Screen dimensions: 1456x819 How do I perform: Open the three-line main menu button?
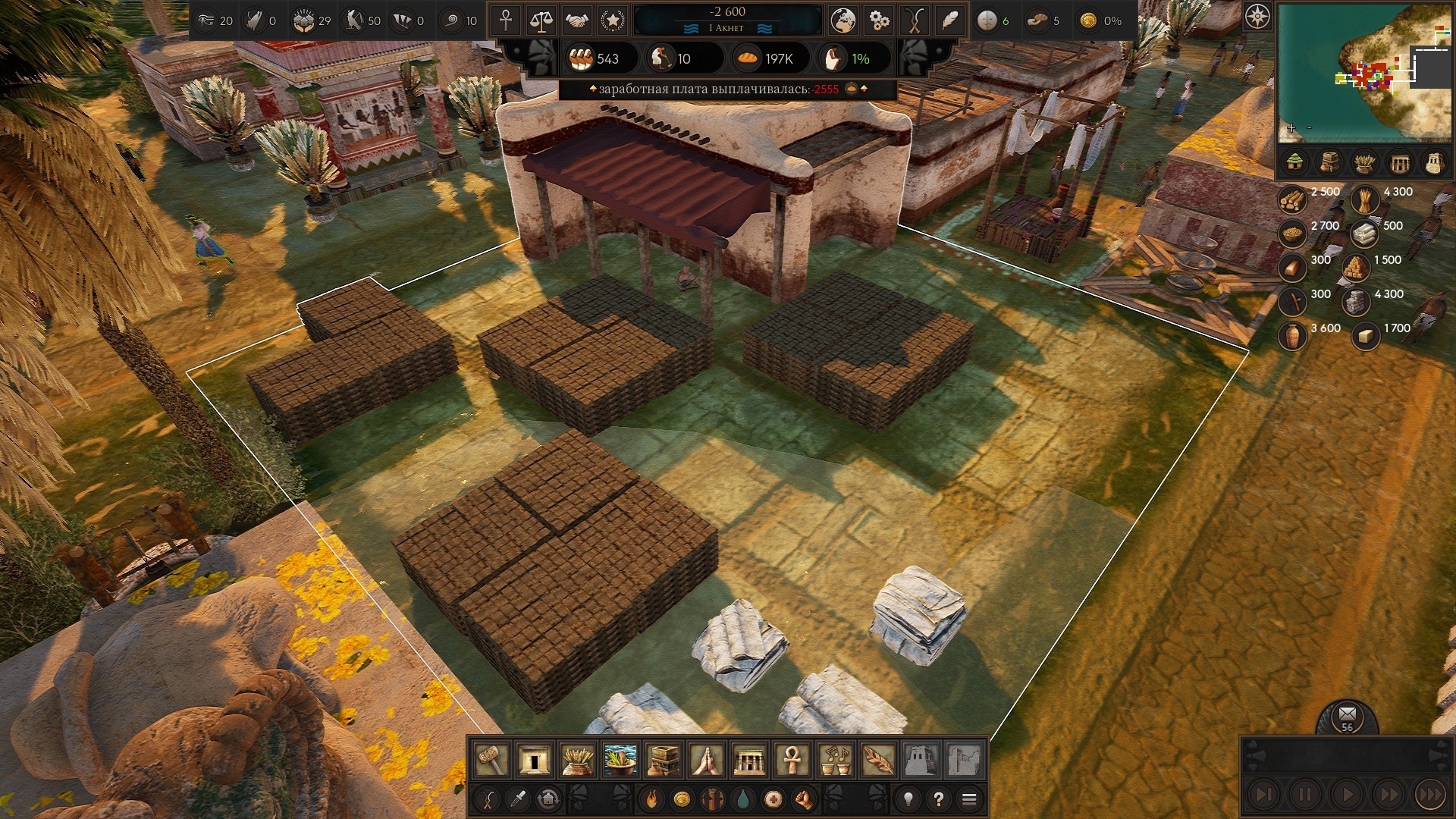point(968,799)
